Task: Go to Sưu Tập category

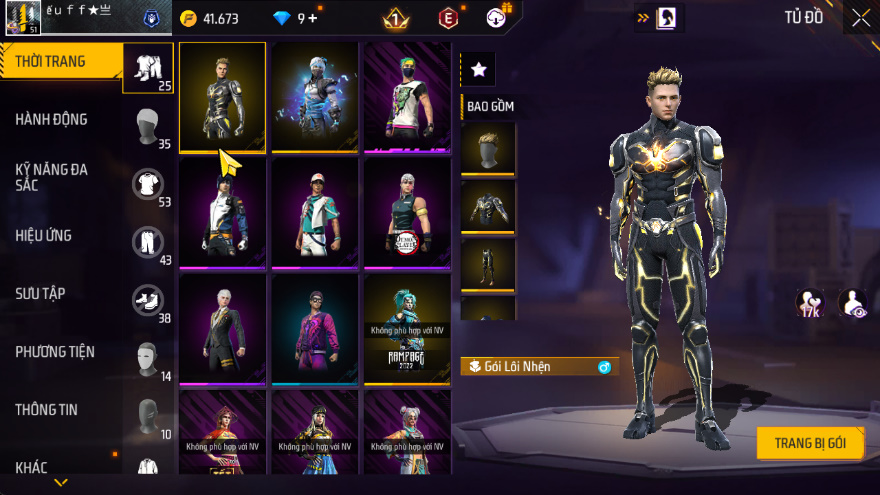Action: pos(41,294)
